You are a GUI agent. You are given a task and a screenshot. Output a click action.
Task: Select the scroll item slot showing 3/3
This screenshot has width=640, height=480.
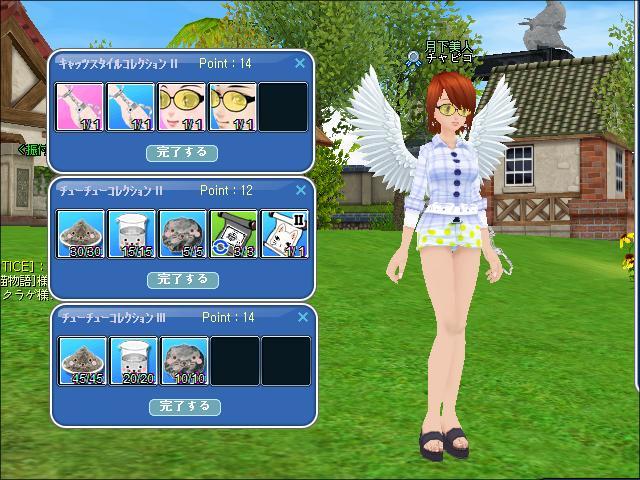234,234
